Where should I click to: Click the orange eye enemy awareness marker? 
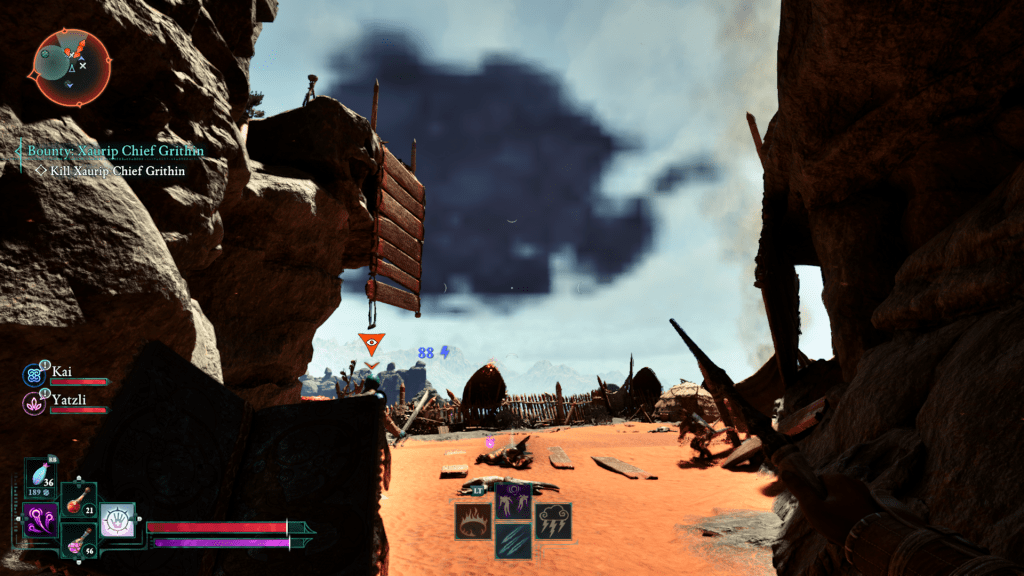click(371, 344)
